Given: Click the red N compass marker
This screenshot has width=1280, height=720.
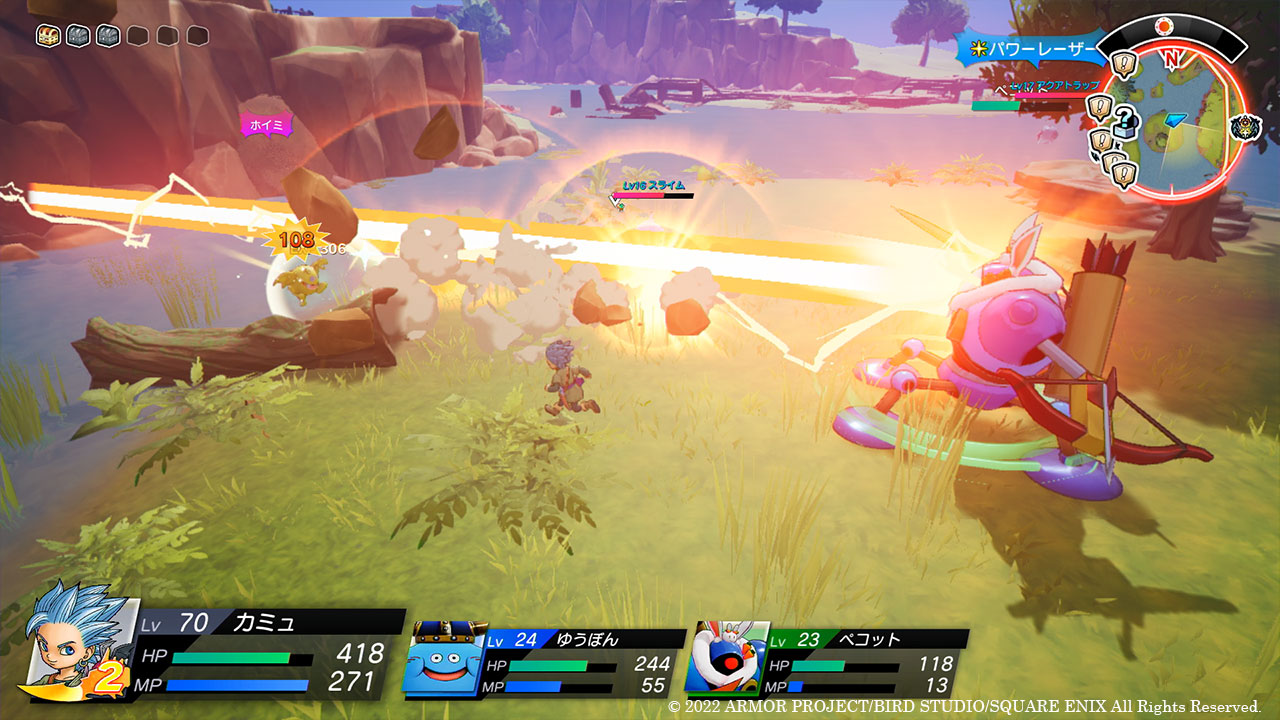Looking at the screenshot, I should click(x=1171, y=58).
